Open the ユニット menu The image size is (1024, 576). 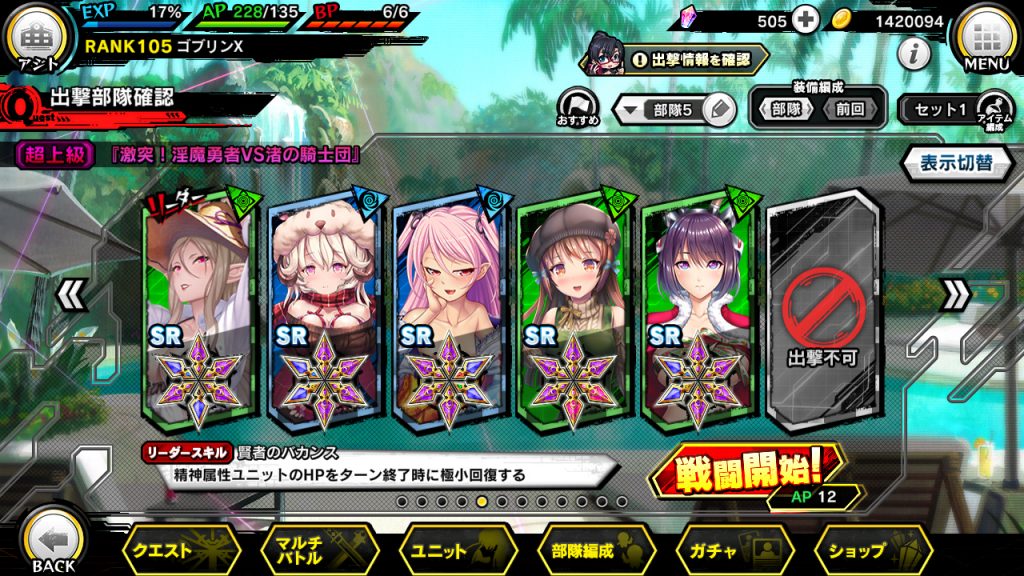click(457, 550)
